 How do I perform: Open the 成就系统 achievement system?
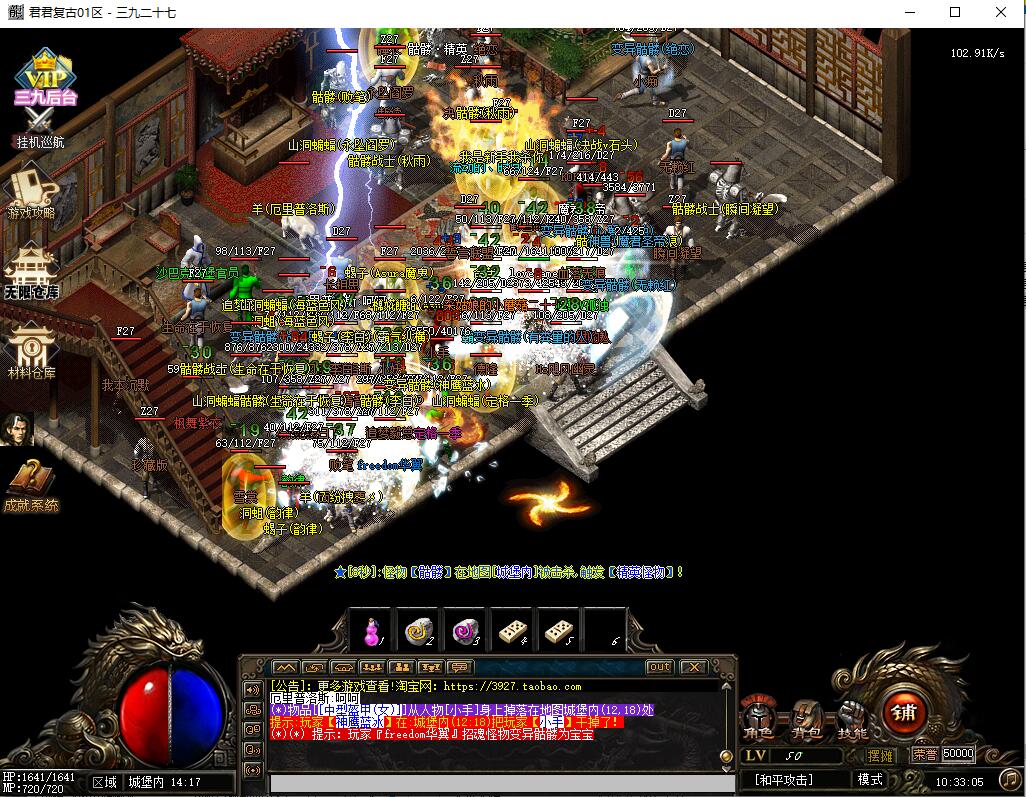[x=30, y=487]
